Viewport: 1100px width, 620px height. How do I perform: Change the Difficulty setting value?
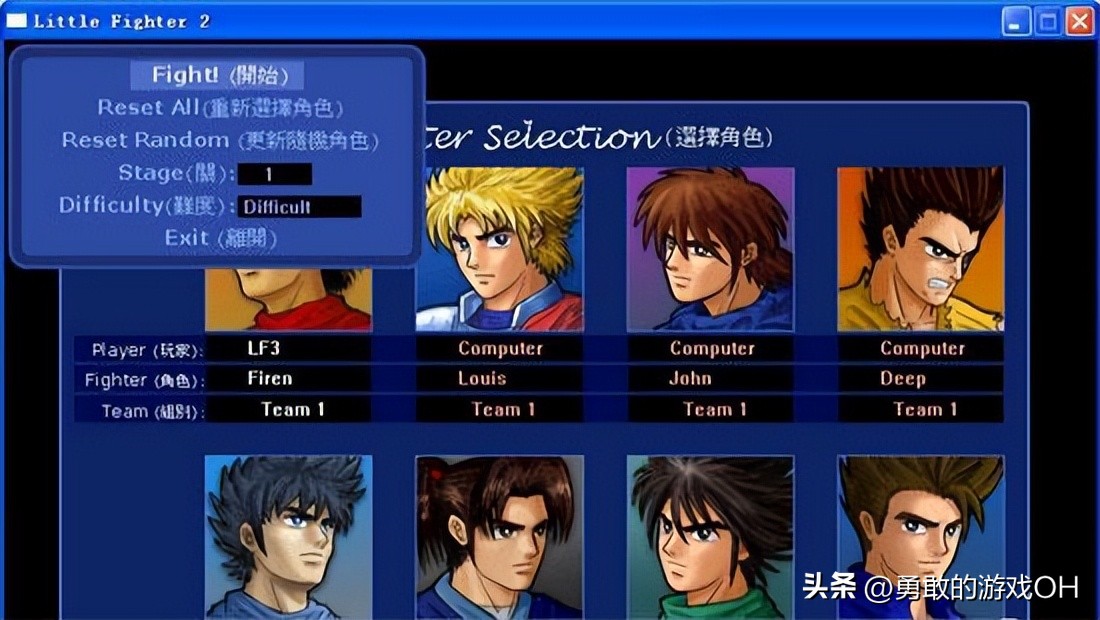tap(299, 207)
